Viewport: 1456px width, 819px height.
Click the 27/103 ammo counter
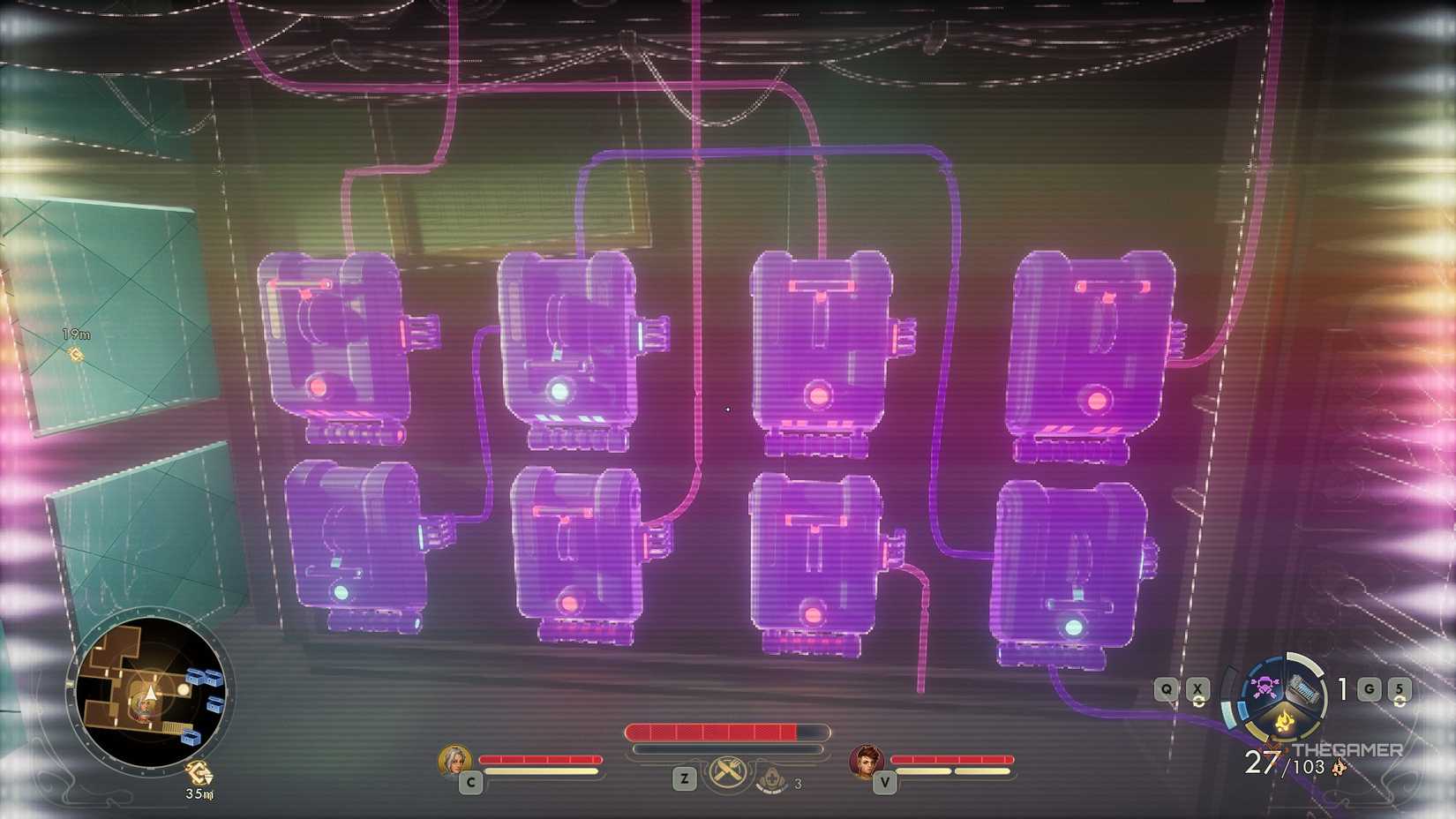[1279, 761]
